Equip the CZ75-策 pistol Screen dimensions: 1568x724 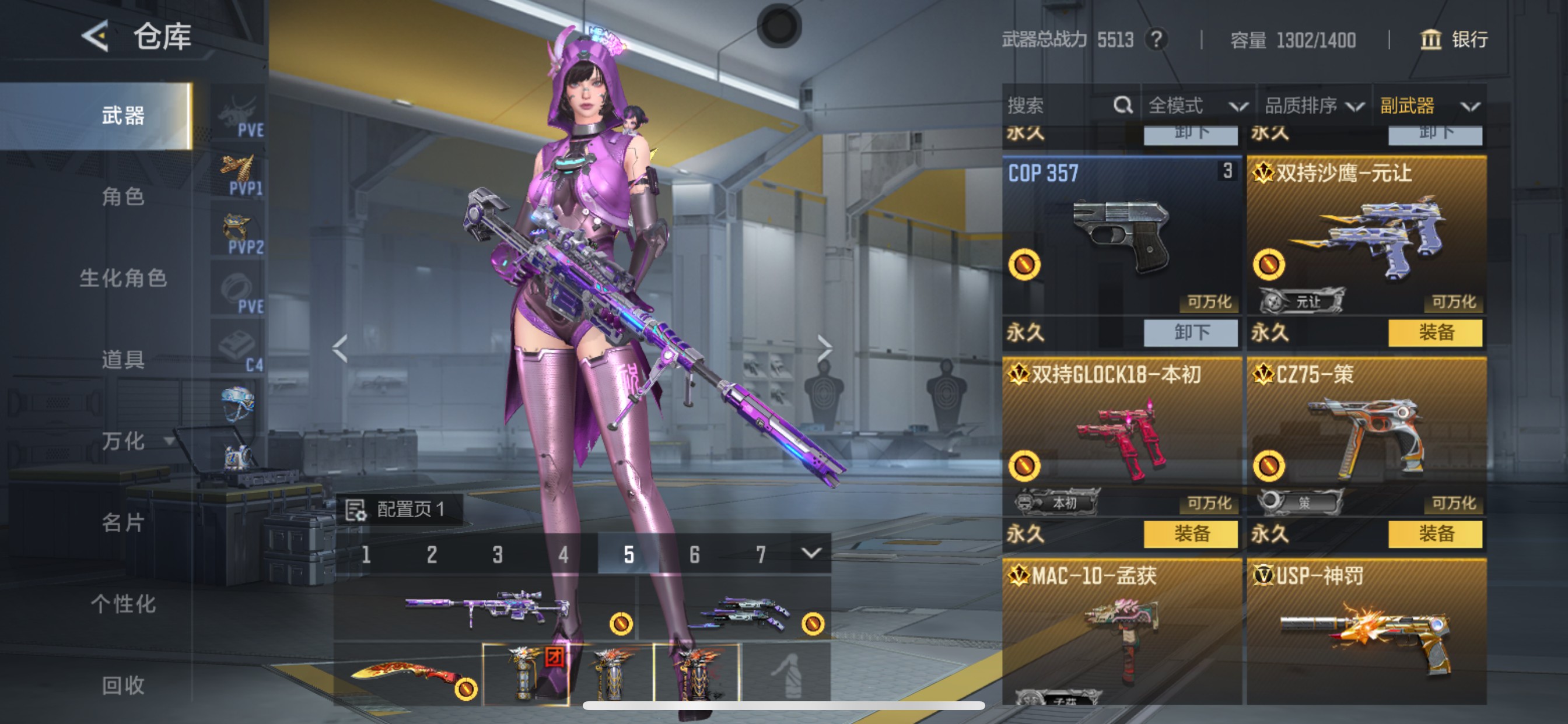(1436, 534)
